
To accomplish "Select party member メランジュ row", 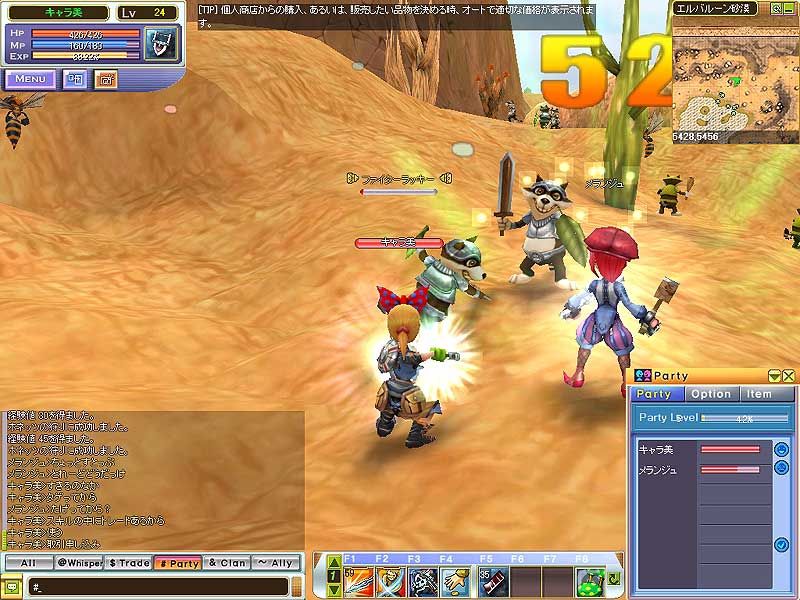I will 700,468.
